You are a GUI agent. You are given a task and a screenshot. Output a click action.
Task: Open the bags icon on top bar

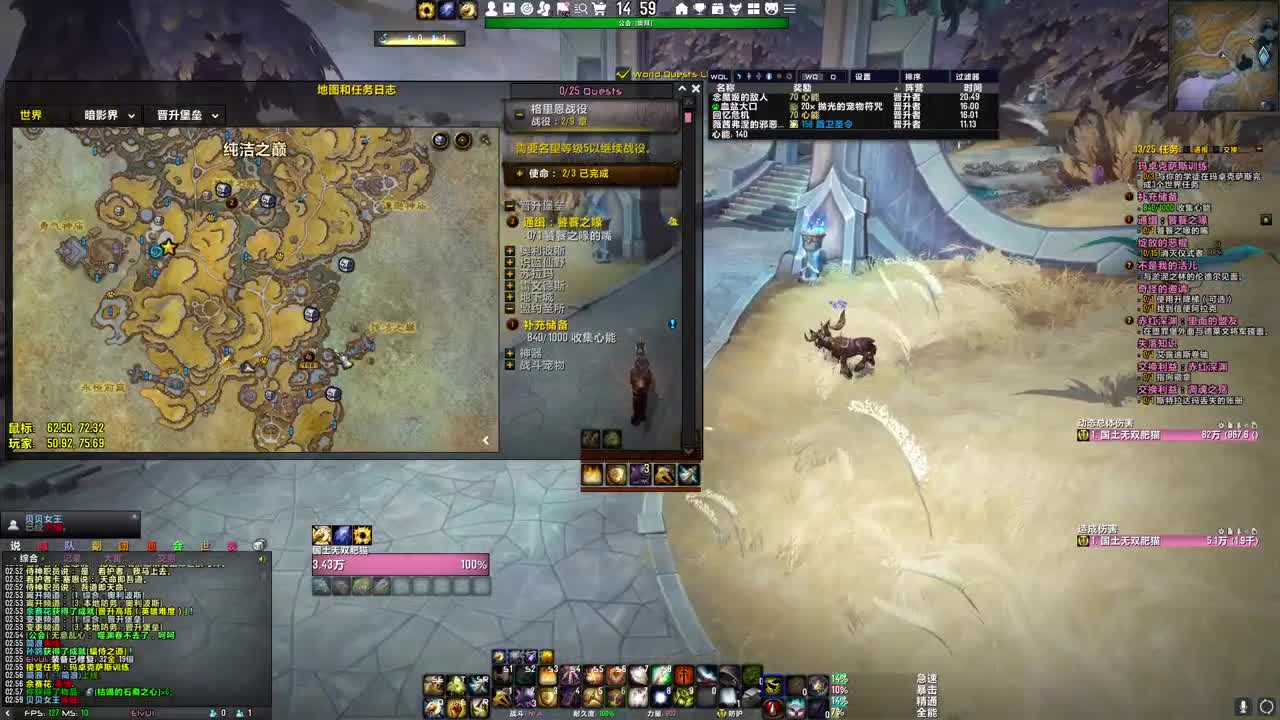tap(754, 9)
